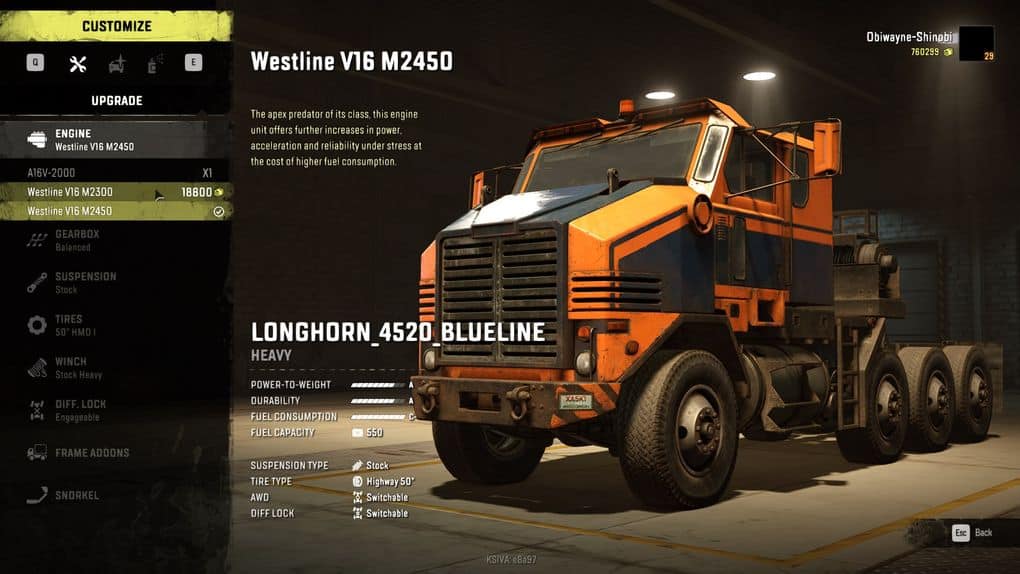
Task: Open the spray can paint tab
Action: coord(155,64)
